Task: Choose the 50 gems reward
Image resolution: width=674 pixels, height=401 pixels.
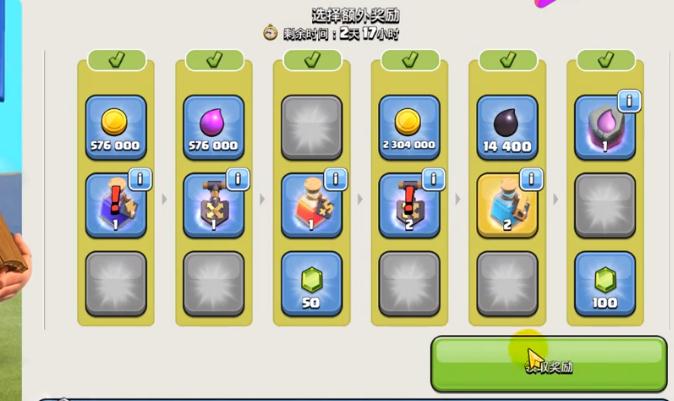Action: coord(311,283)
